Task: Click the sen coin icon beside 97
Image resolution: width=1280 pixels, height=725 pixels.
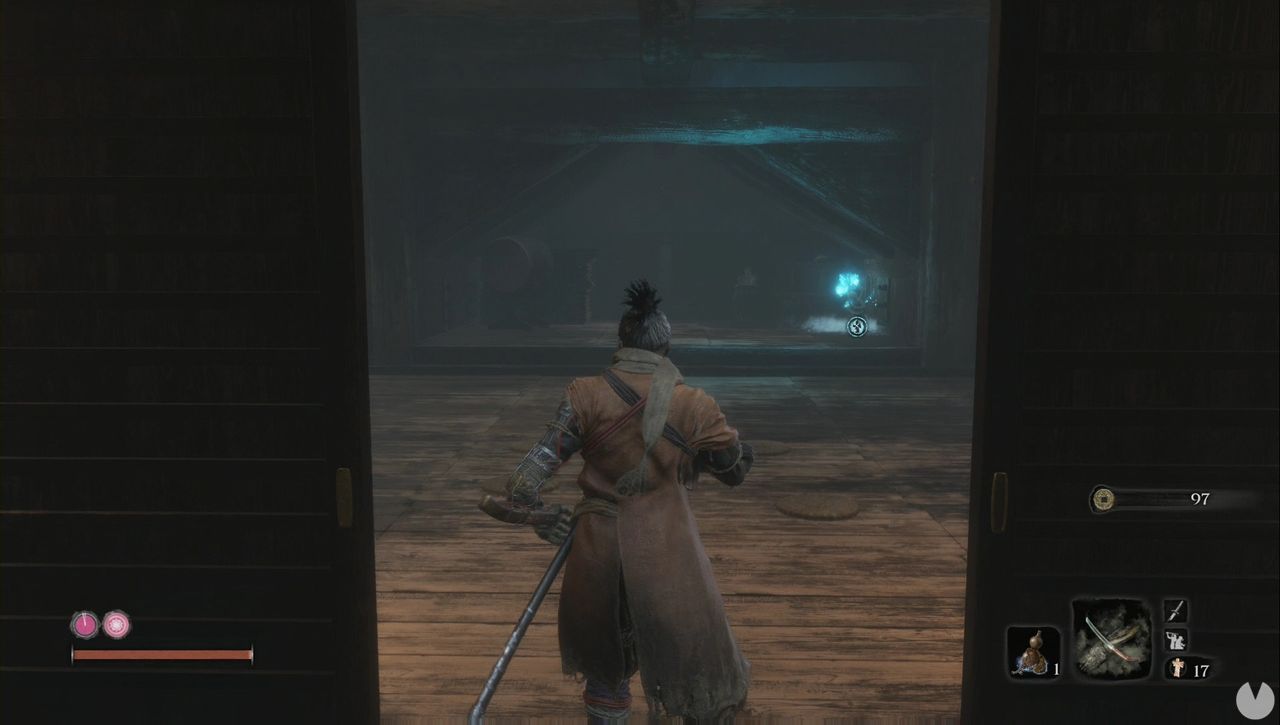Action: (1103, 497)
